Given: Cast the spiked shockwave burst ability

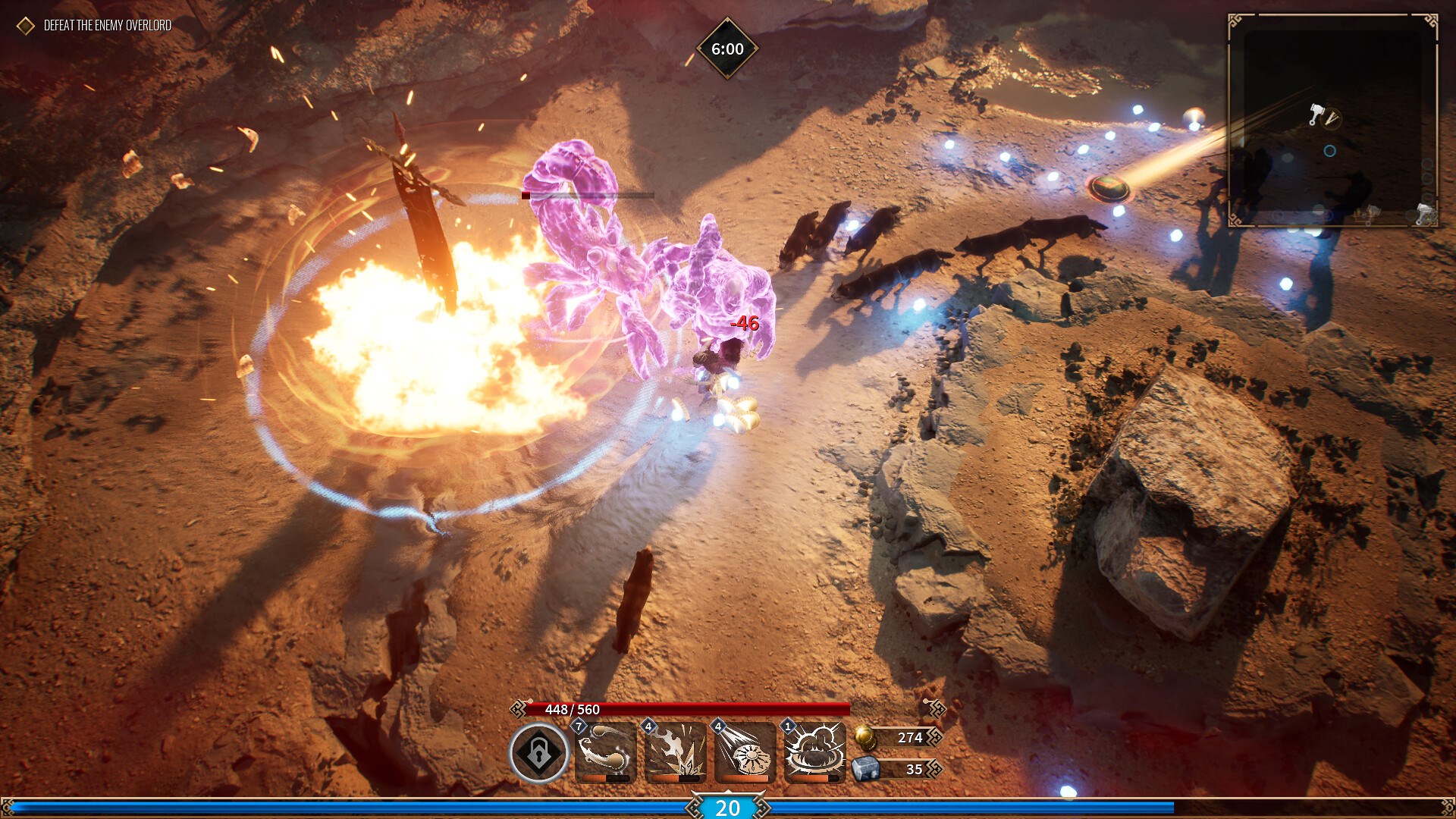Looking at the screenshot, I should [x=814, y=752].
